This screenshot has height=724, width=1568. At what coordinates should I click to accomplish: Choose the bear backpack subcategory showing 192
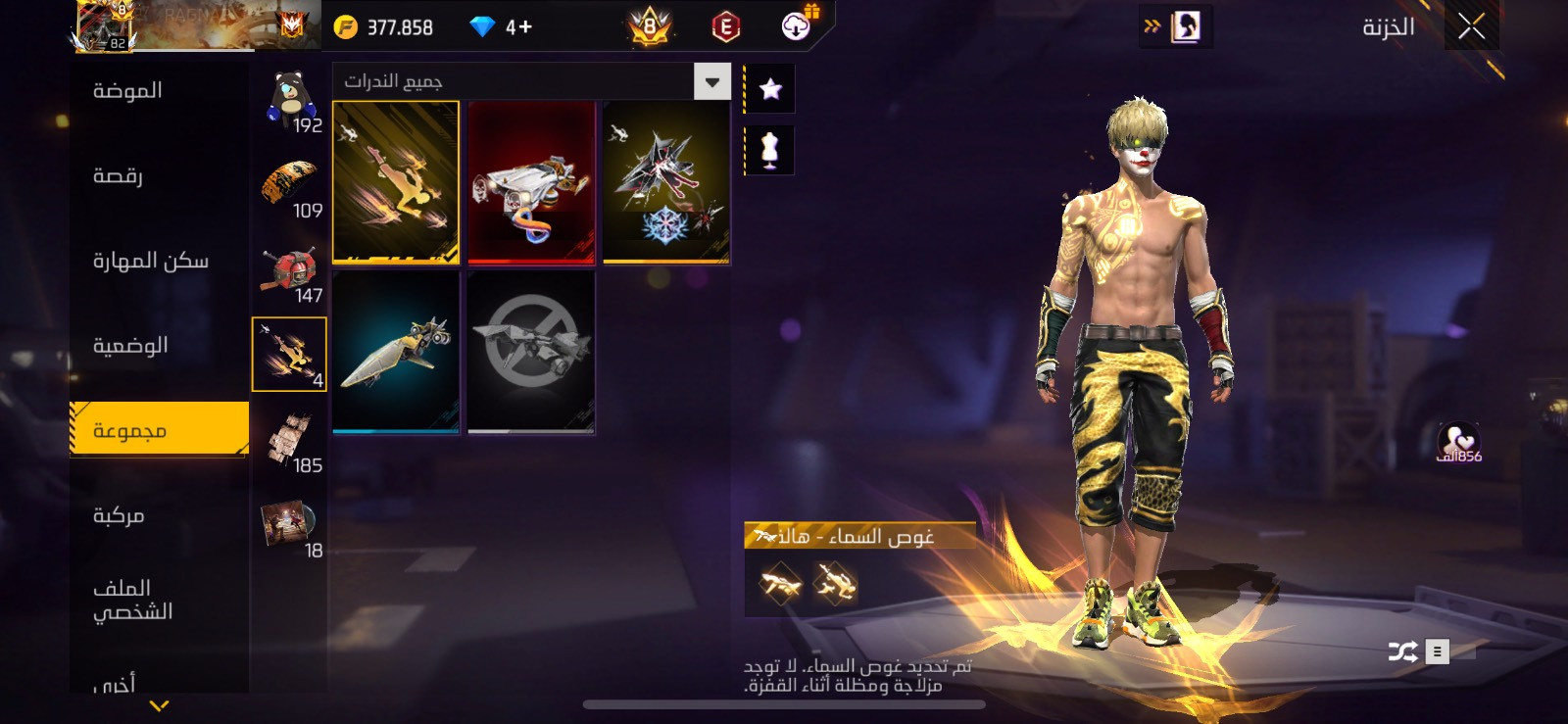(x=290, y=100)
